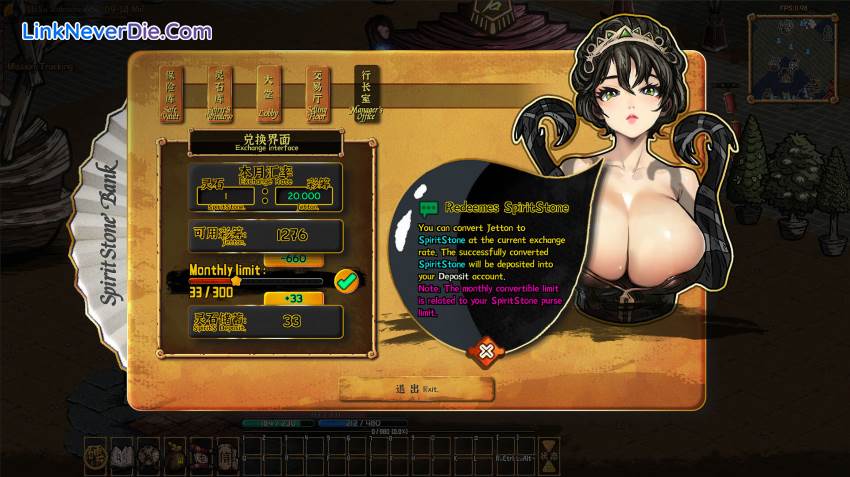The image size is (850, 477).
Task: Adjust the Monthly limit slider handle
Action: pos(237,282)
